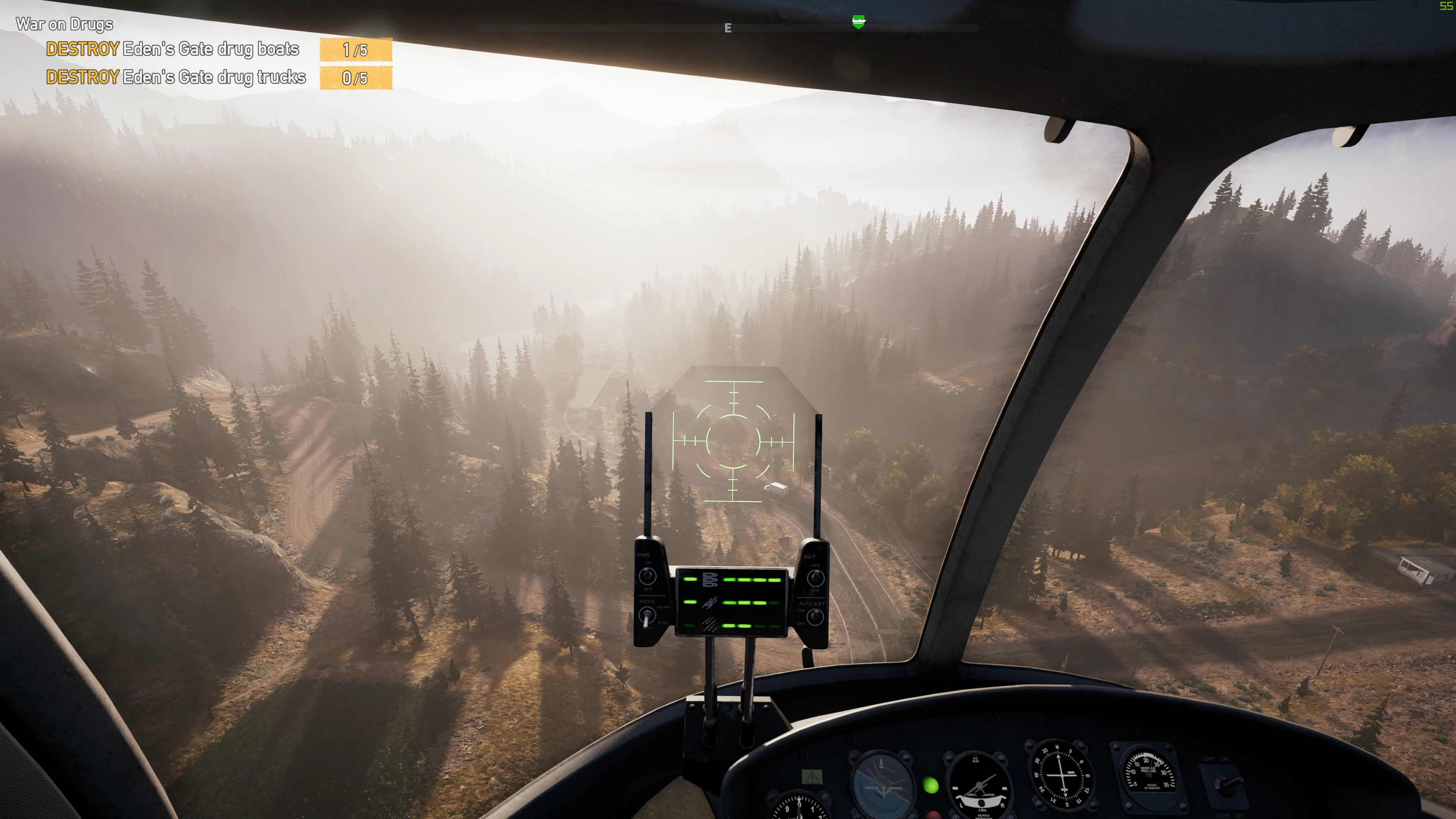Select the War on Drugs mission title

64,24
